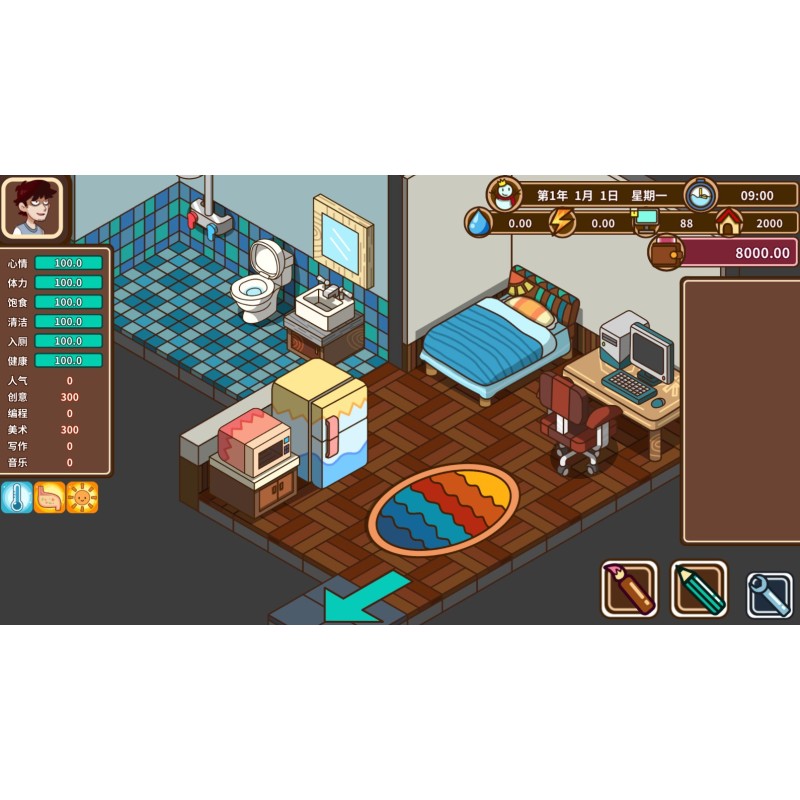The image size is (800, 800).
Task: Click the wallet money icon
Action: click(665, 252)
